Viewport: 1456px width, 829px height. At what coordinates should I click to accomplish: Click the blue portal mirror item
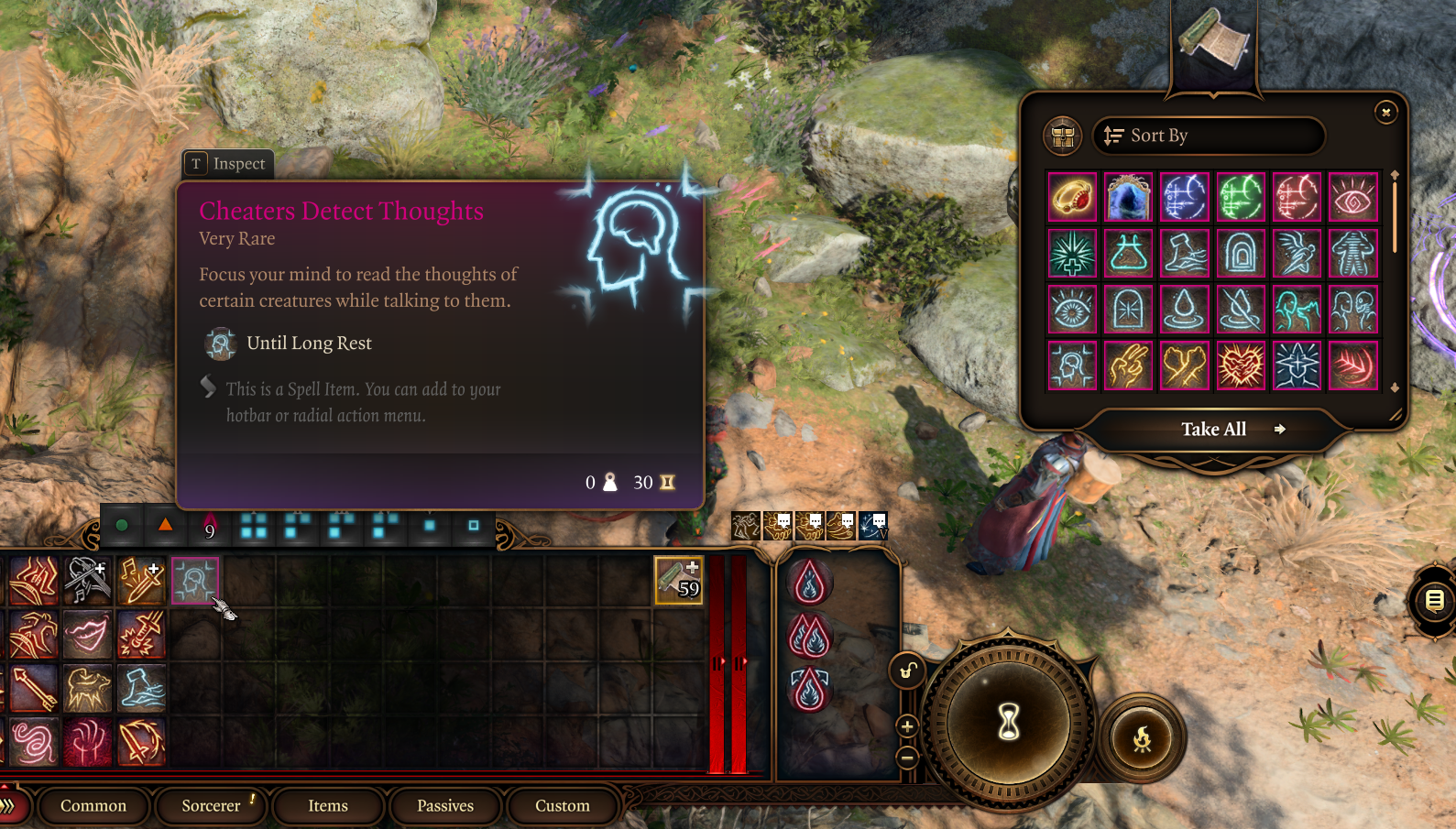pos(1128,196)
